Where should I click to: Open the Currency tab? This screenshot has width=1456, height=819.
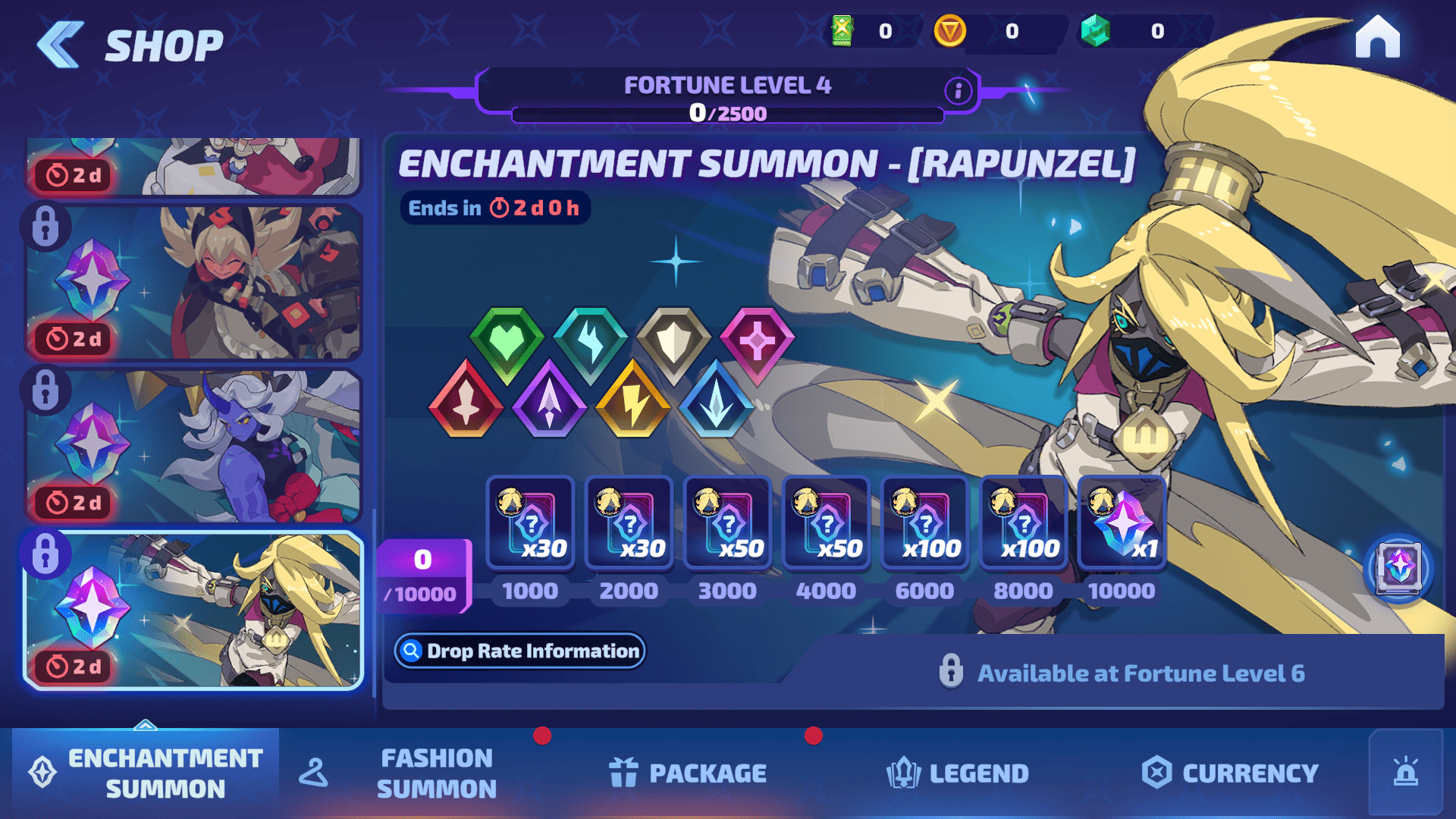(x=1230, y=773)
